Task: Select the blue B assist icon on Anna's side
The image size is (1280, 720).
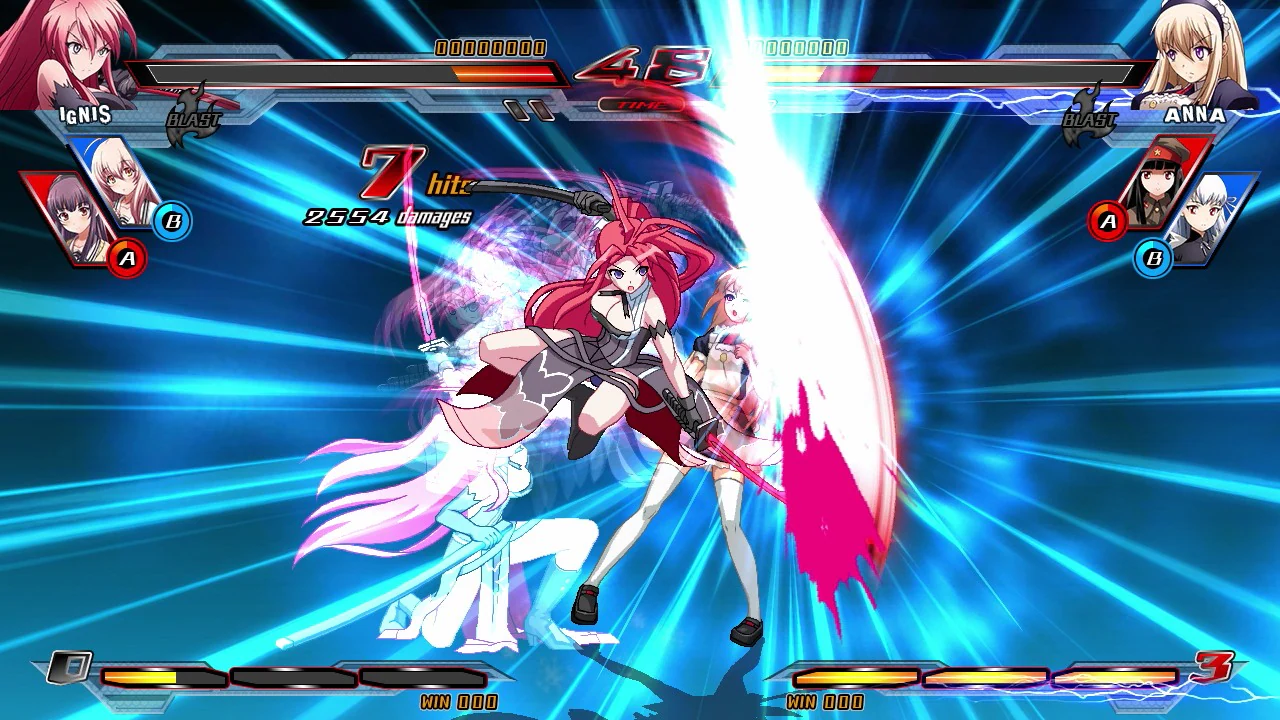Action: pos(1153,257)
